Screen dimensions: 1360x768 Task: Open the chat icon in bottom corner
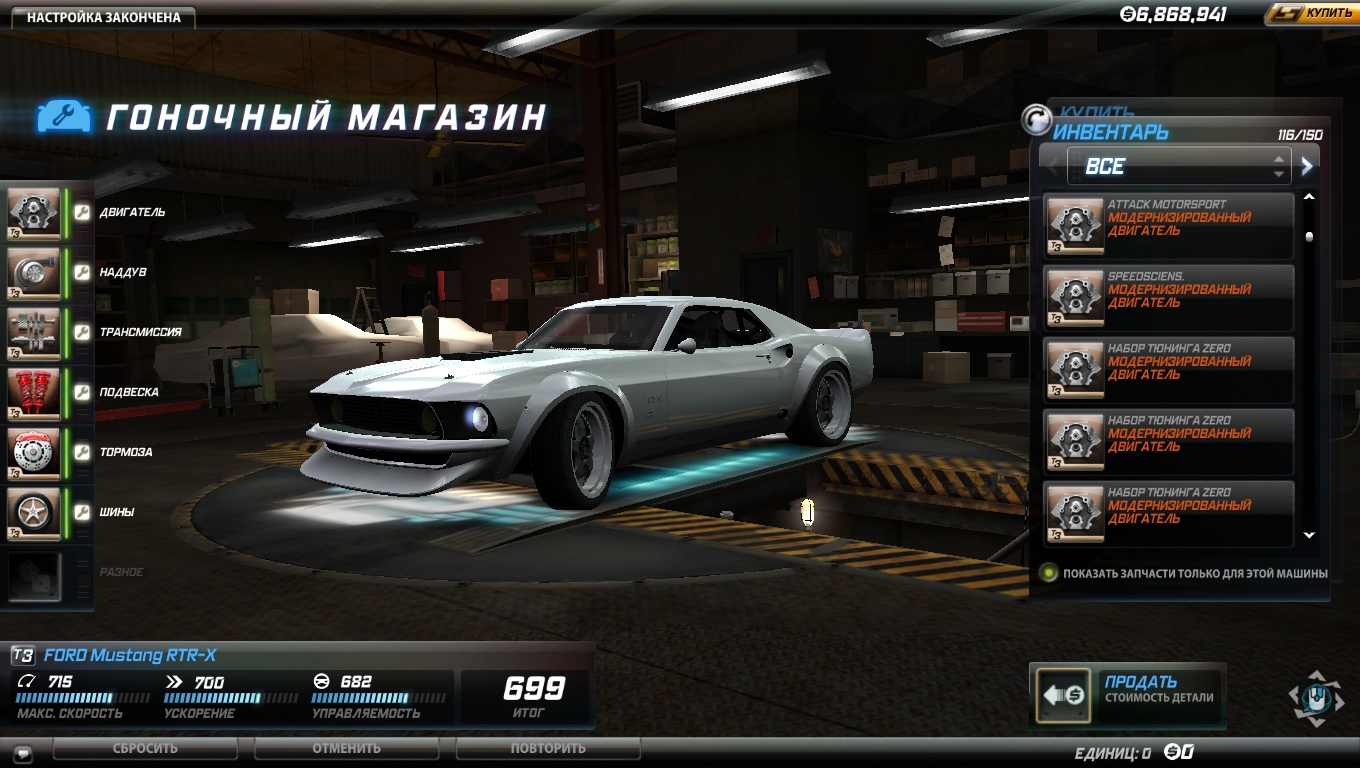(23, 753)
